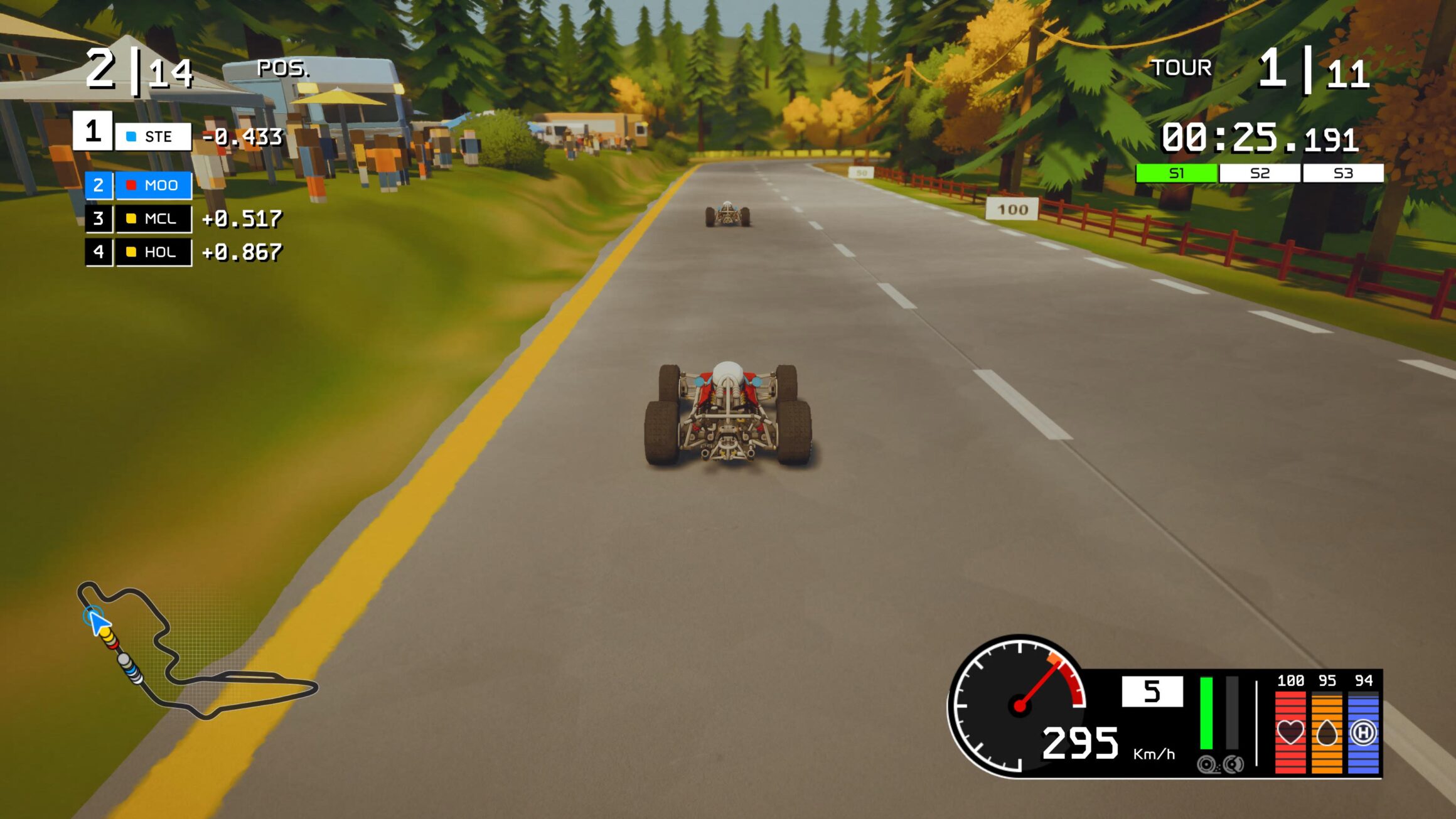Toggle the green S1 sector indicator
Screen dimensions: 1456x819
pyautogui.click(x=1175, y=170)
